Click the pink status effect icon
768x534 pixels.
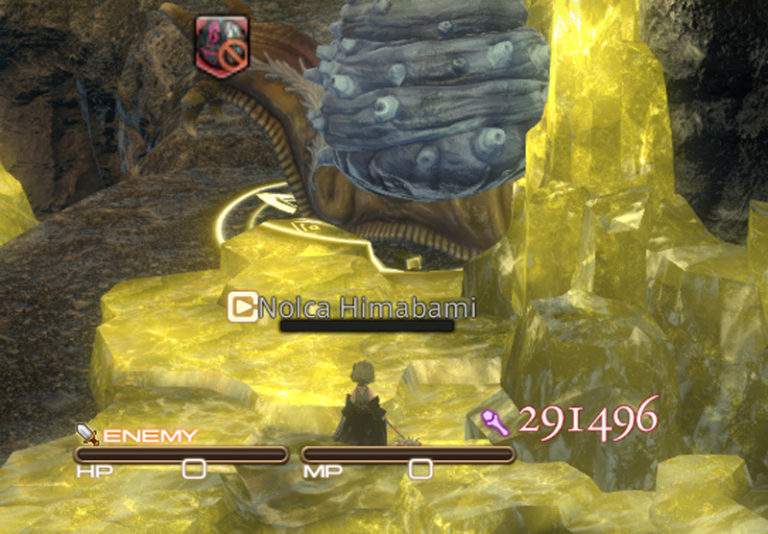223,47
